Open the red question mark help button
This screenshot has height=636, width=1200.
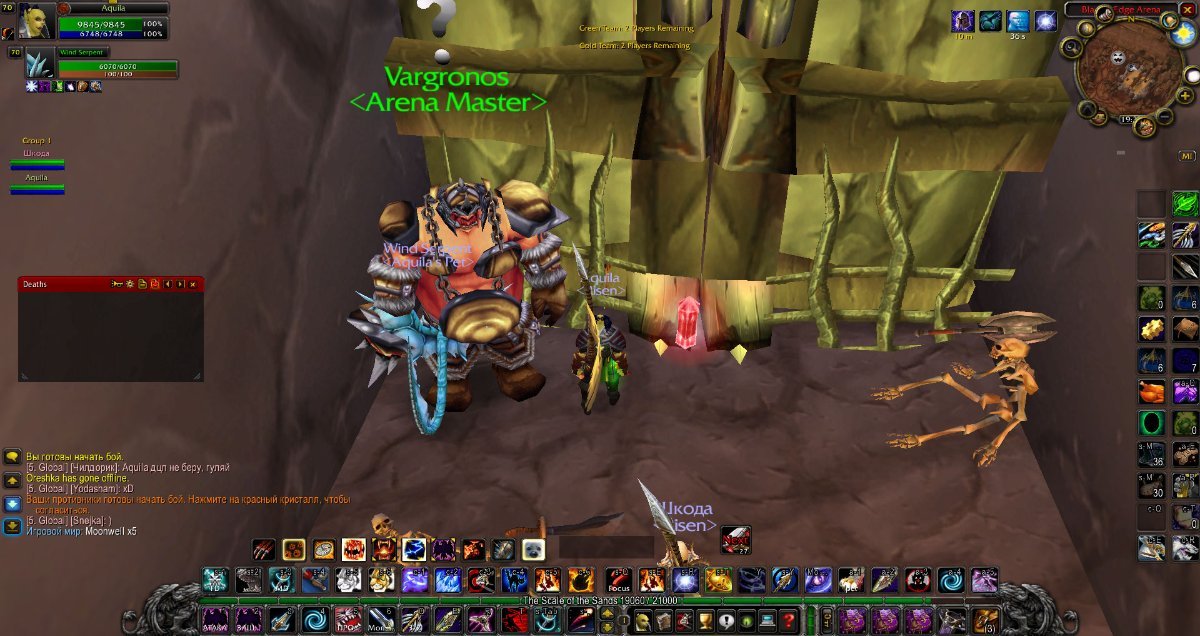pos(789,620)
